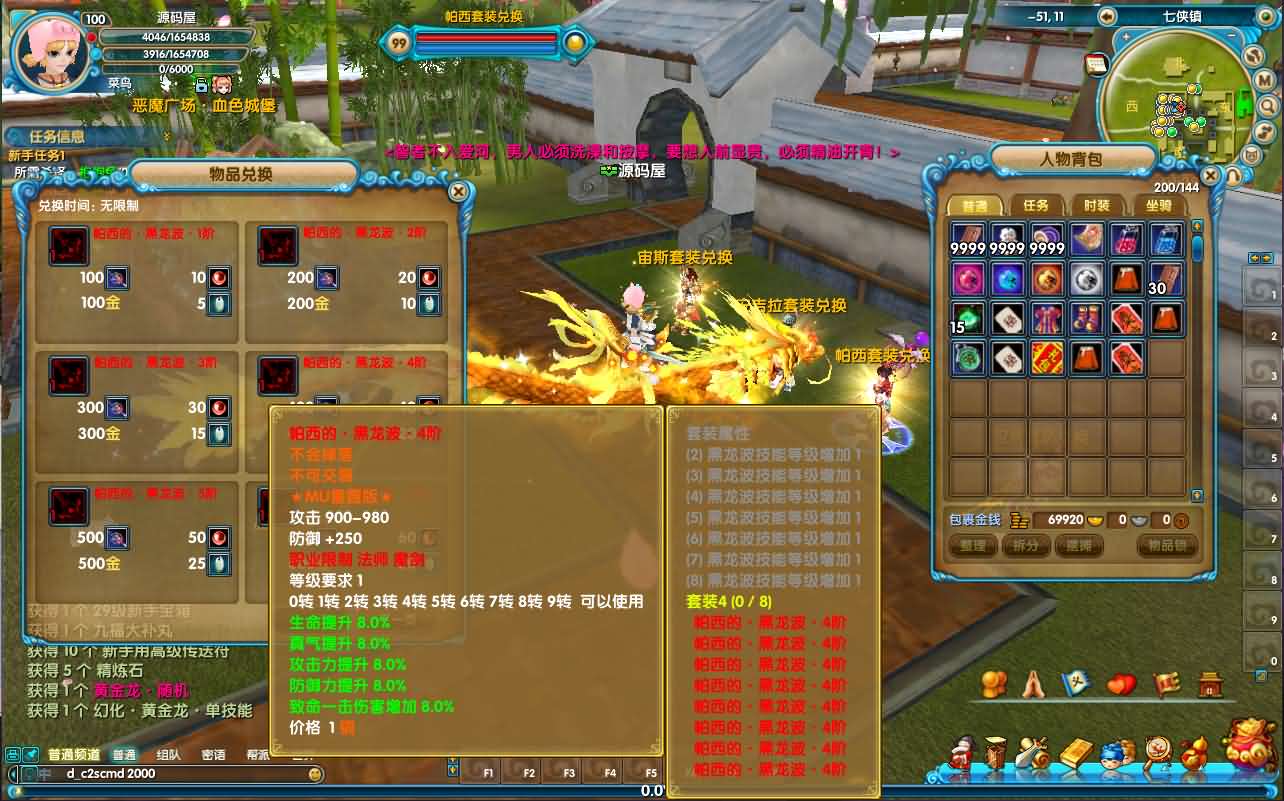Choose the 黑龙波 2阶 exchange item icon

coord(278,246)
